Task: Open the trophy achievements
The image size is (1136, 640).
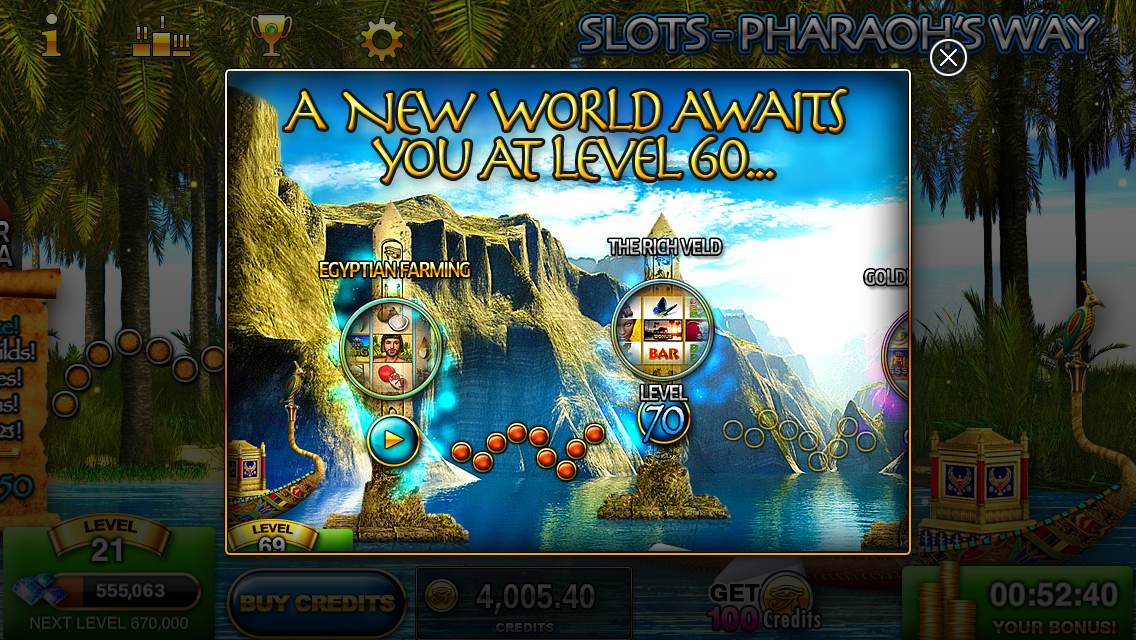Action: tap(270, 38)
